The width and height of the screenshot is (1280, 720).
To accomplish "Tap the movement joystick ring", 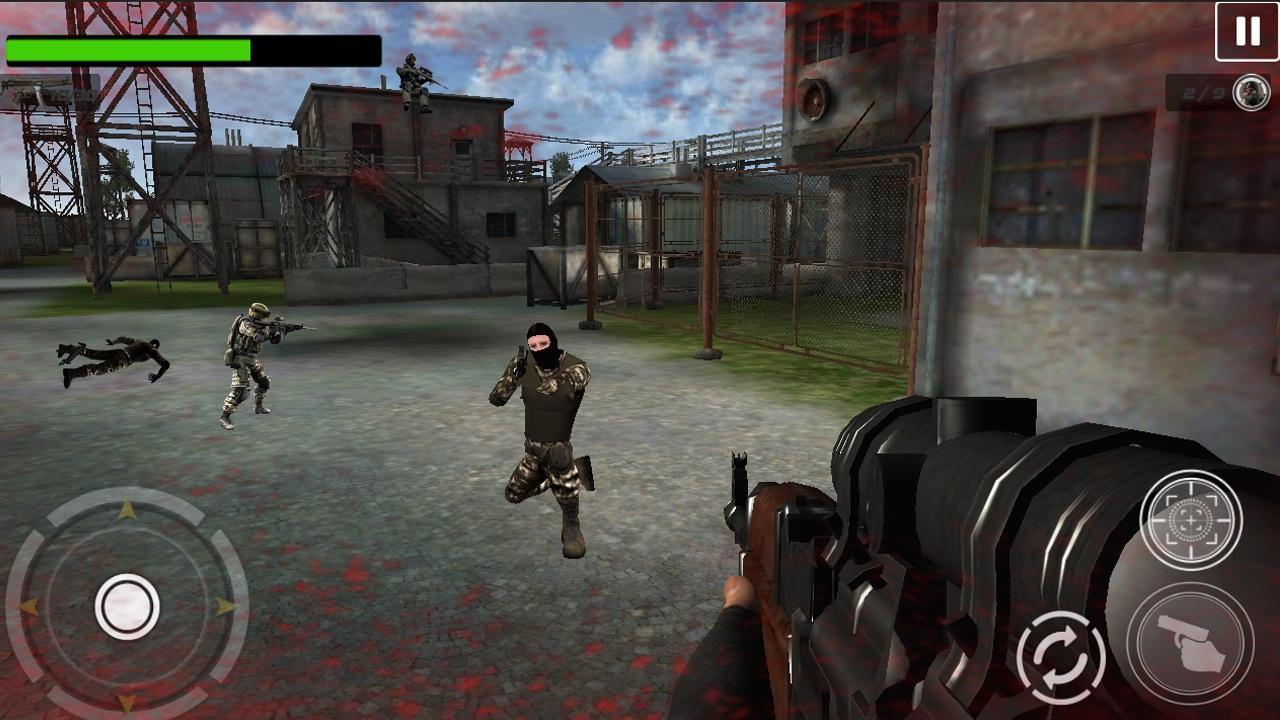I will click(127, 602).
